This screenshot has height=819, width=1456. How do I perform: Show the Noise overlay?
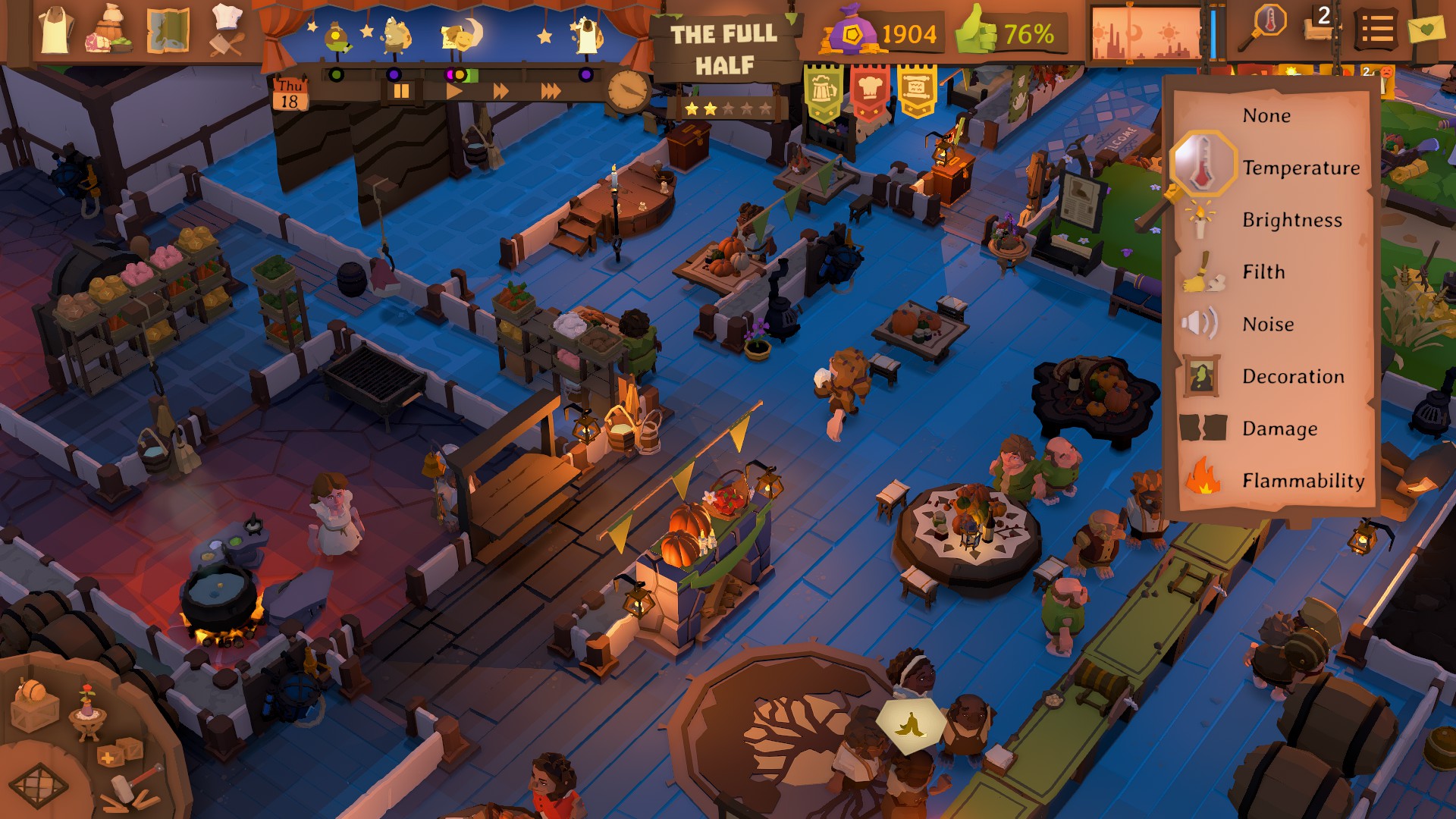1267,324
